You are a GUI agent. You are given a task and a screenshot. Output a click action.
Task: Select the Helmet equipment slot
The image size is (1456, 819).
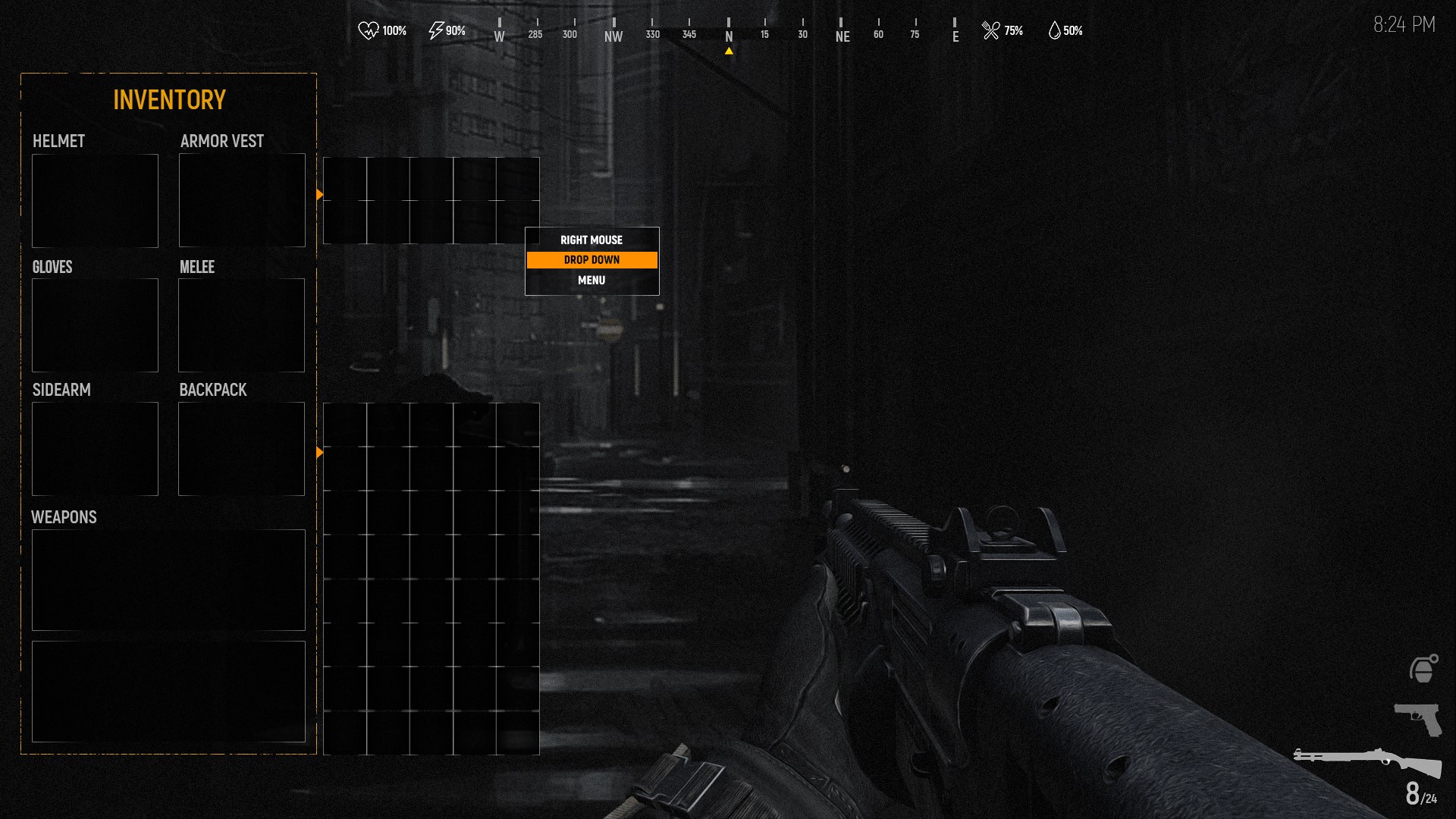(x=95, y=200)
